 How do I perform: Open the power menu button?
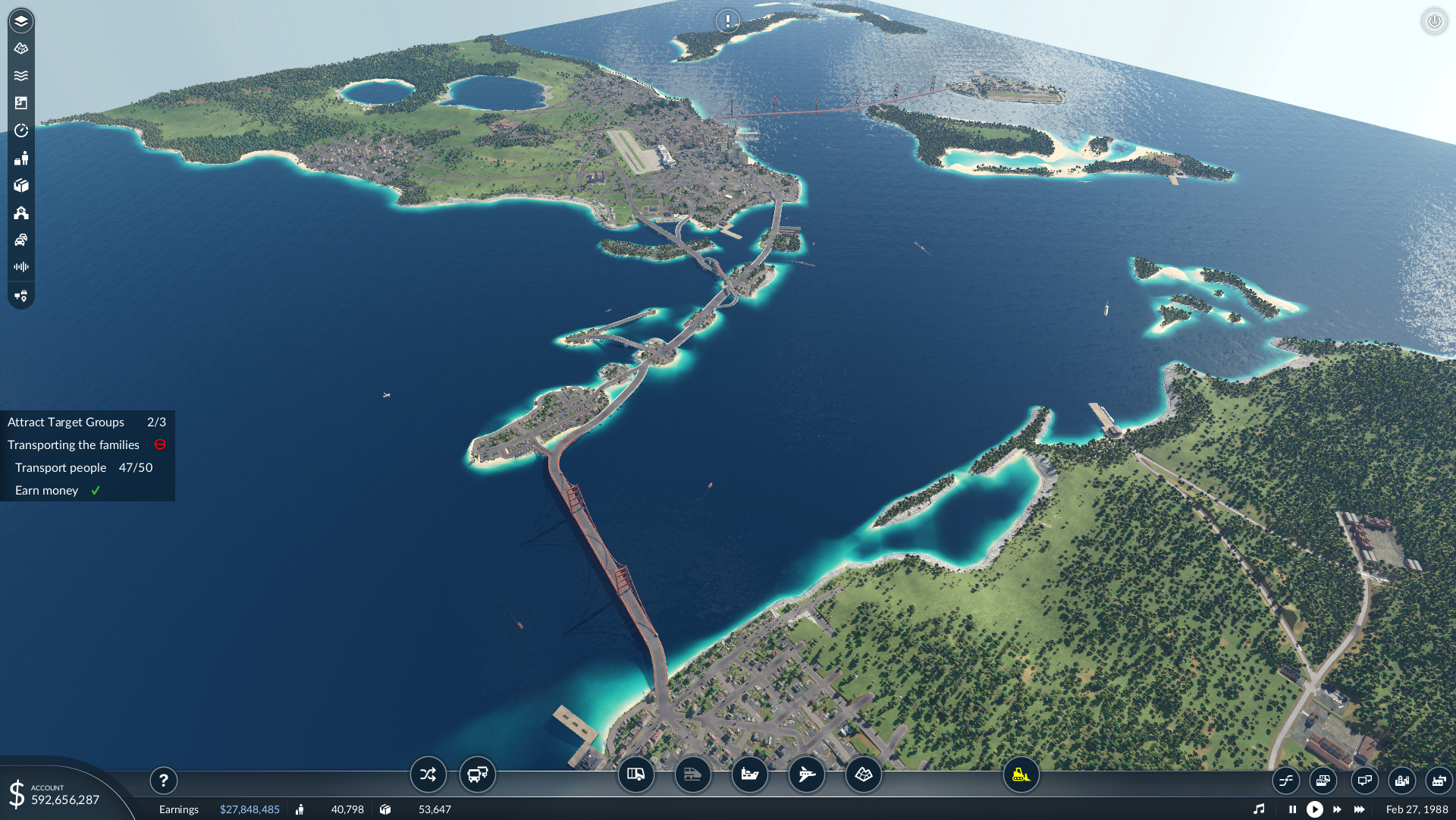[x=1434, y=21]
